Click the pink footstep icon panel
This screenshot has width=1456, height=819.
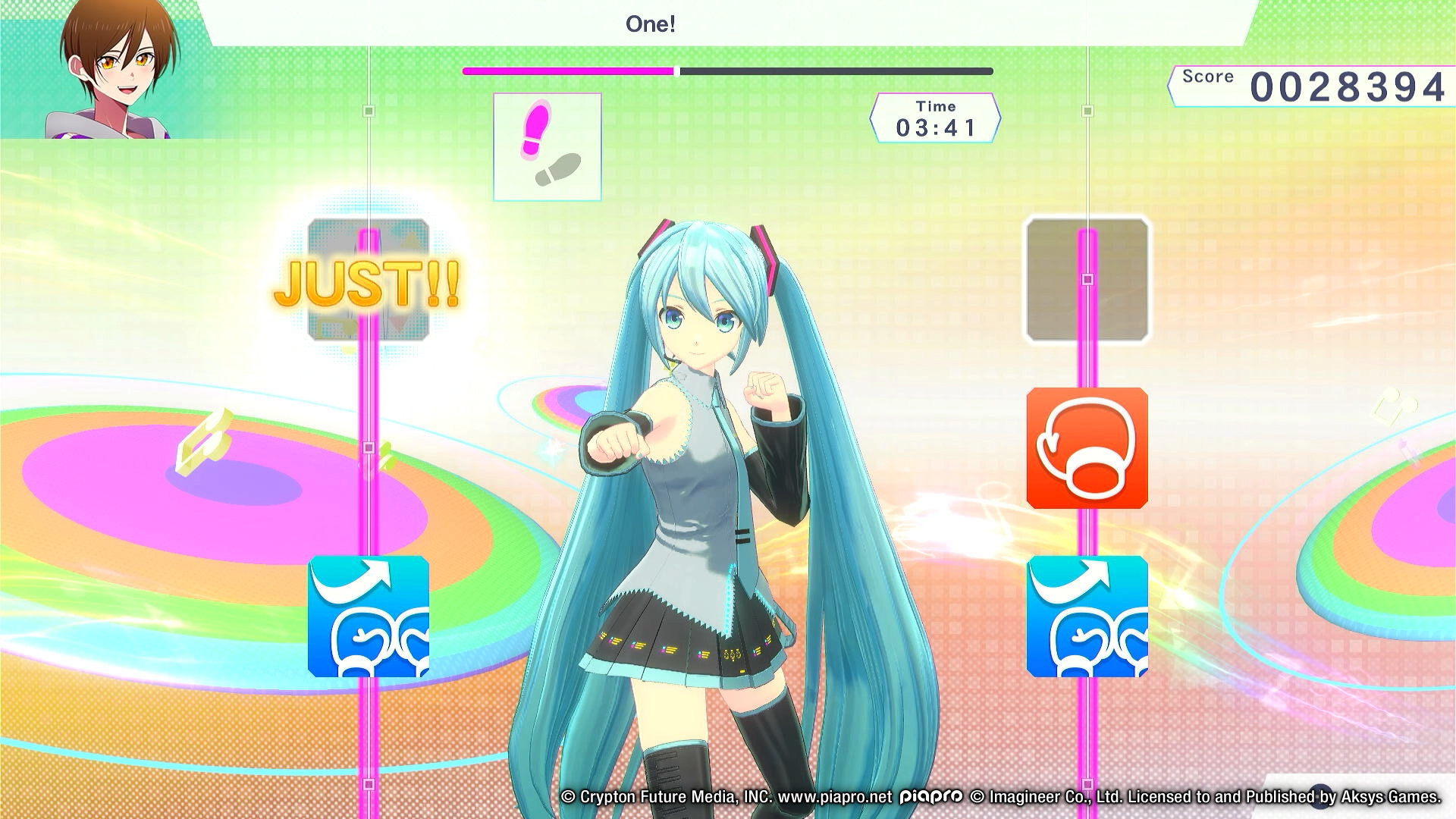pyautogui.click(x=546, y=146)
